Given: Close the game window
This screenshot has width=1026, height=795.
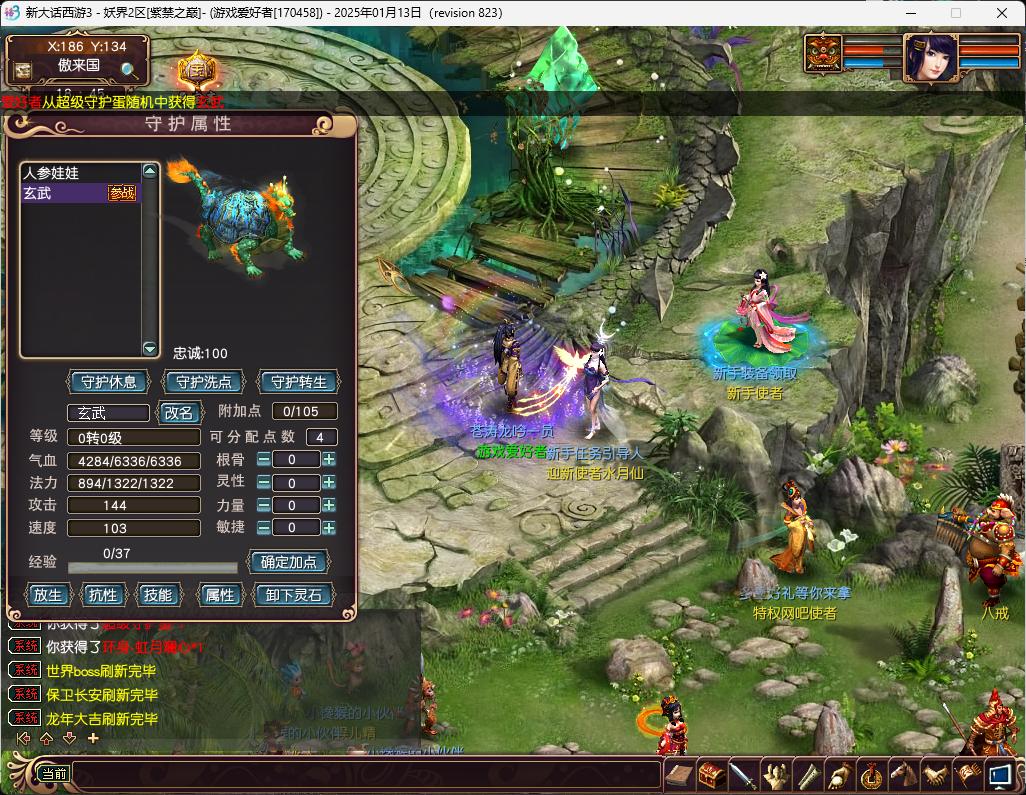Looking at the screenshot, I should [1002, 13].
